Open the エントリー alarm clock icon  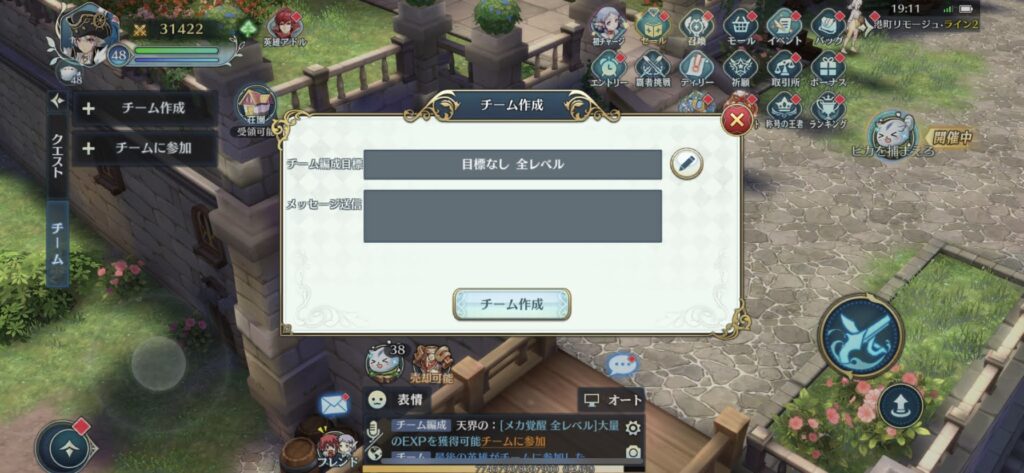tap(608, 68)
